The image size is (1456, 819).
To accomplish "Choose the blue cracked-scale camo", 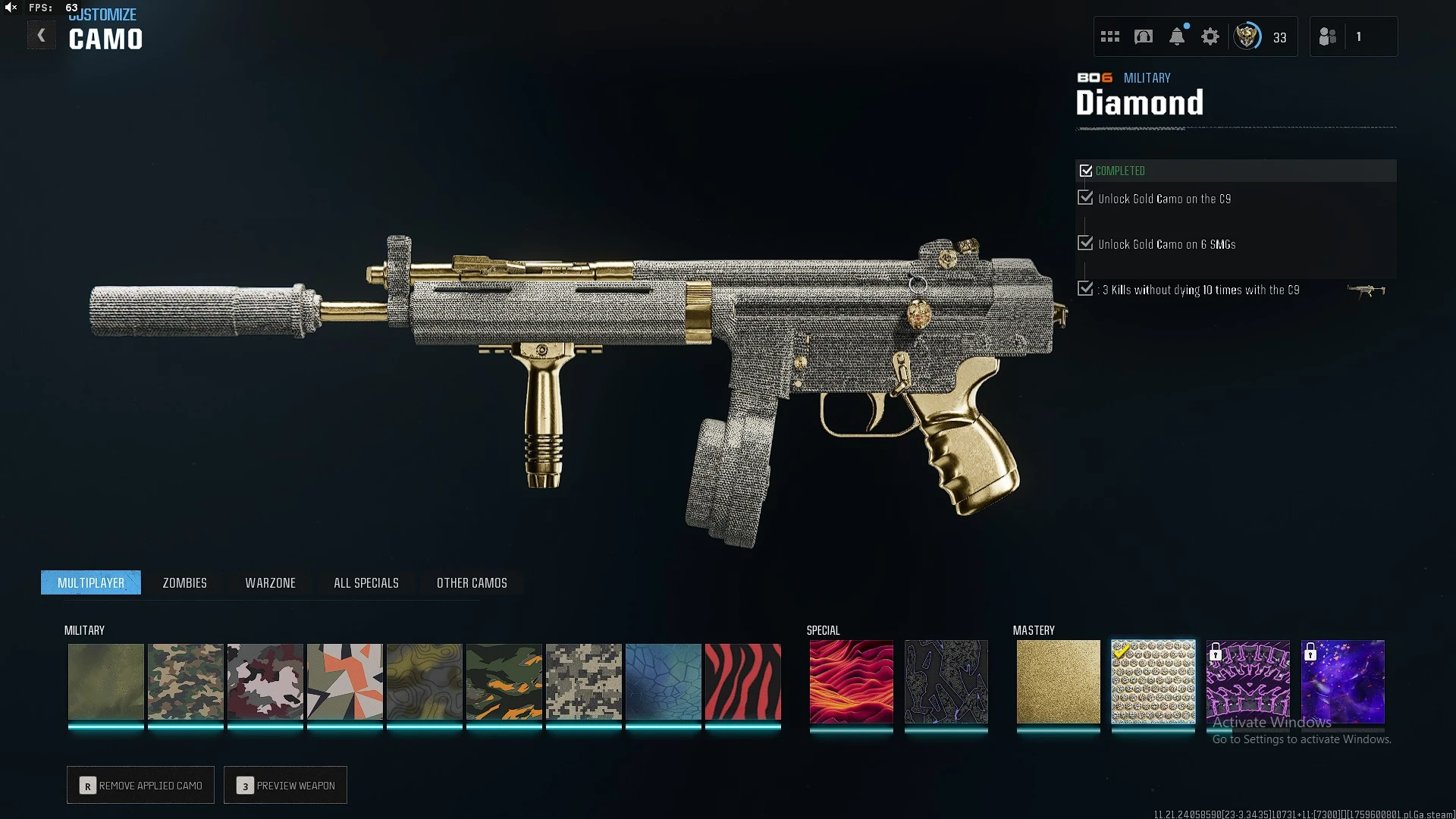I will (x=663, y=681).
